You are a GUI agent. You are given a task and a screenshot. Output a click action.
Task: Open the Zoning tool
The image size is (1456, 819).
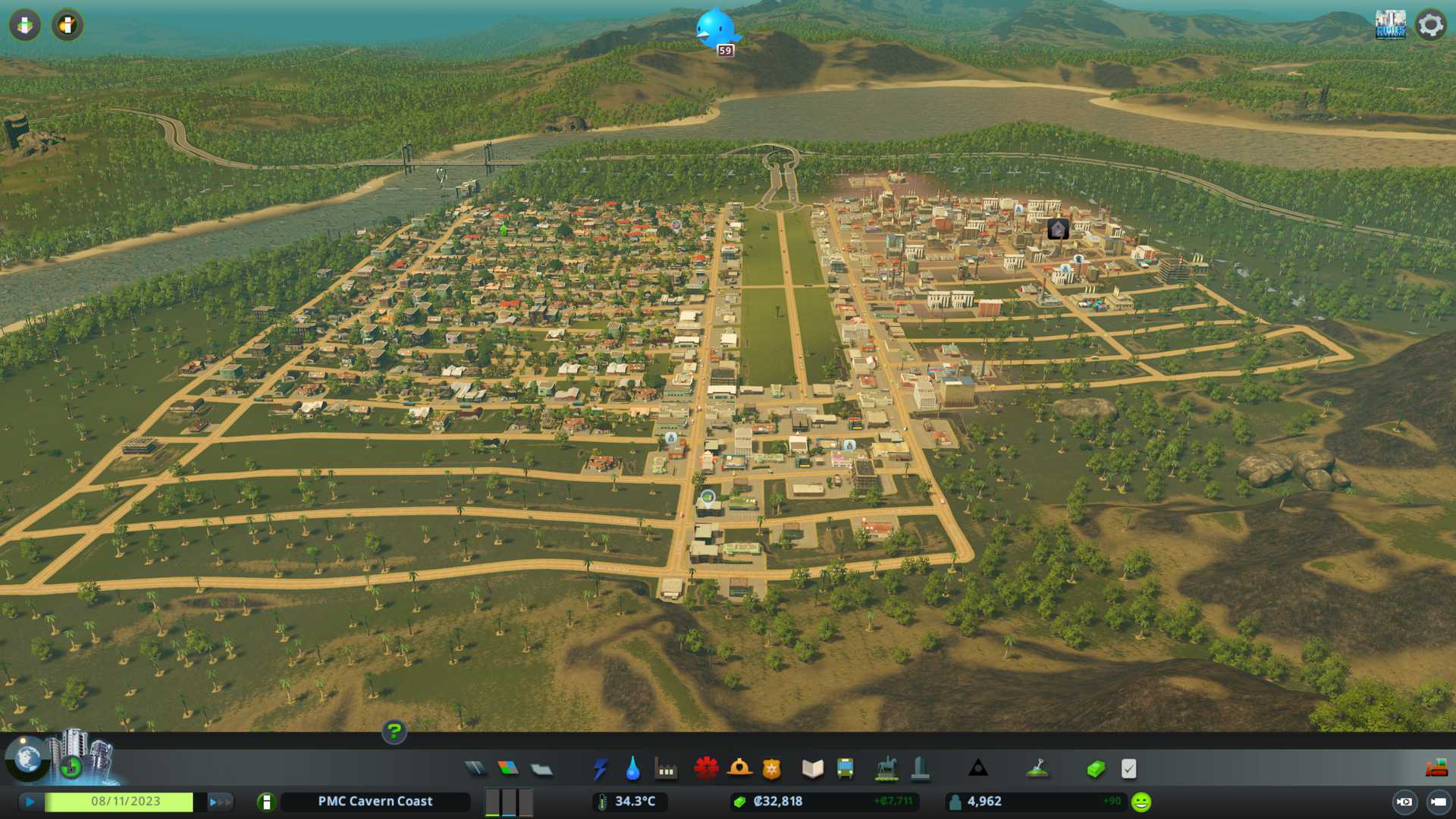508,769
